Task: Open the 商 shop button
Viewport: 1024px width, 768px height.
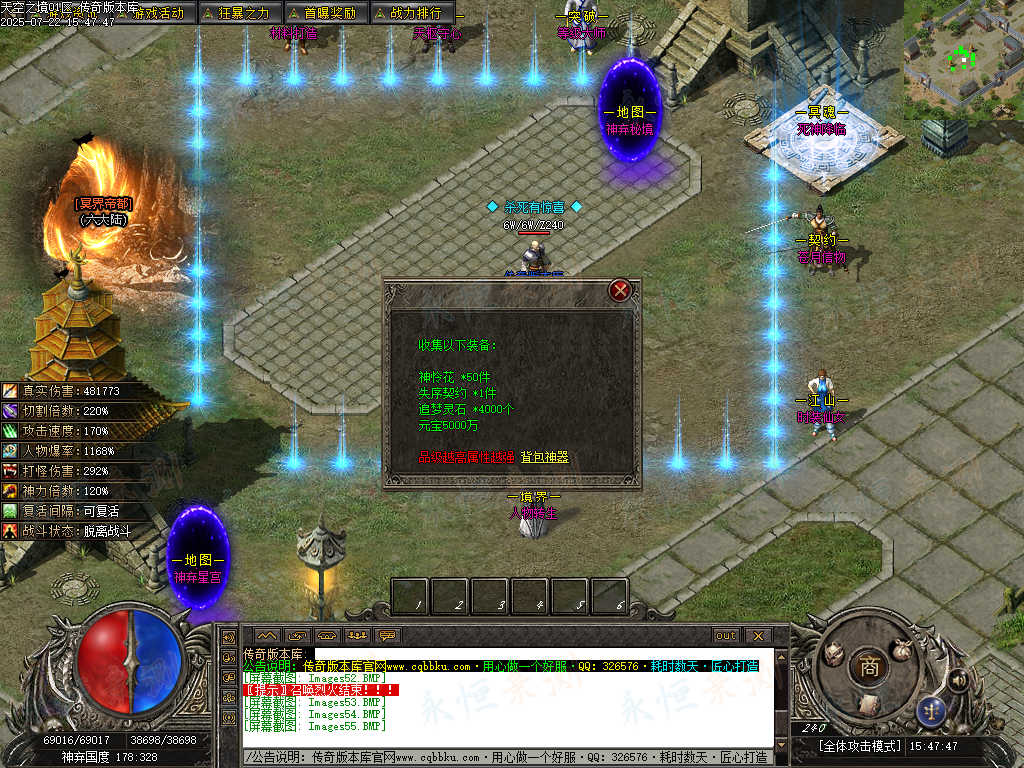Action: [x=870, y=669]
